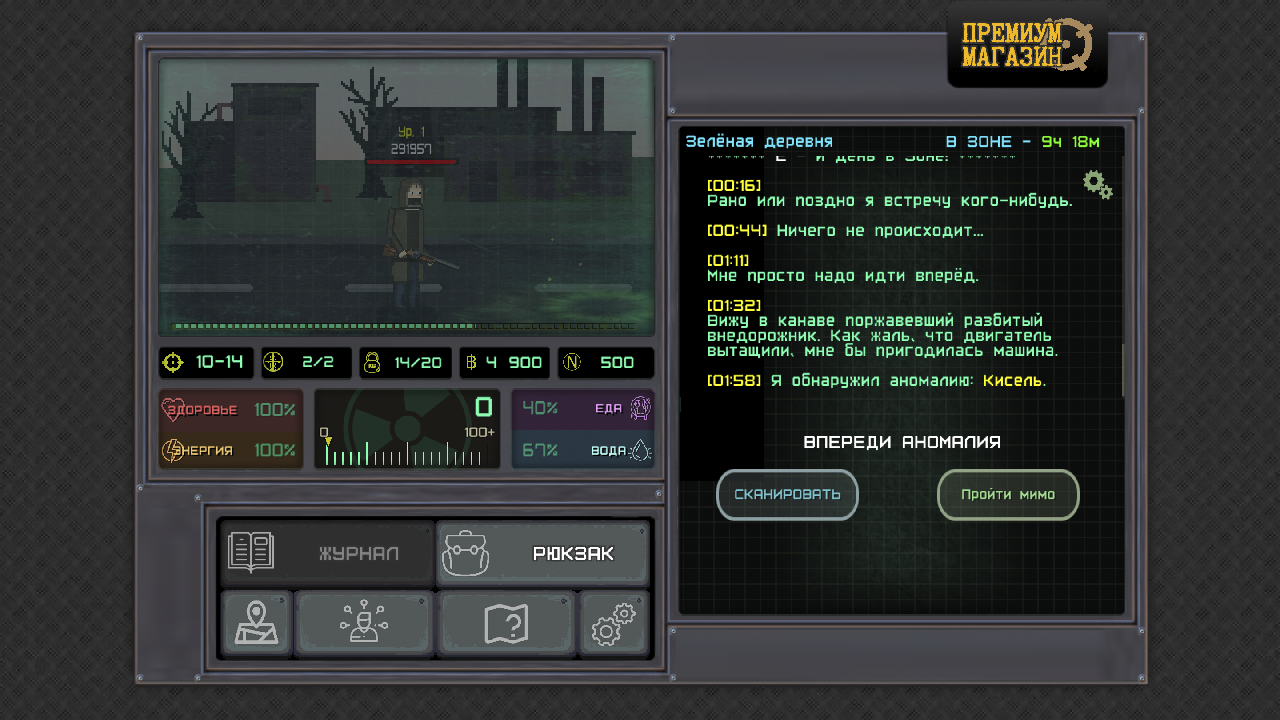This screenshot has height=720, width=1280.
Task: Click the heart icon on the ЗДОРОВЬЕ bar
Action: click(171, 408)
